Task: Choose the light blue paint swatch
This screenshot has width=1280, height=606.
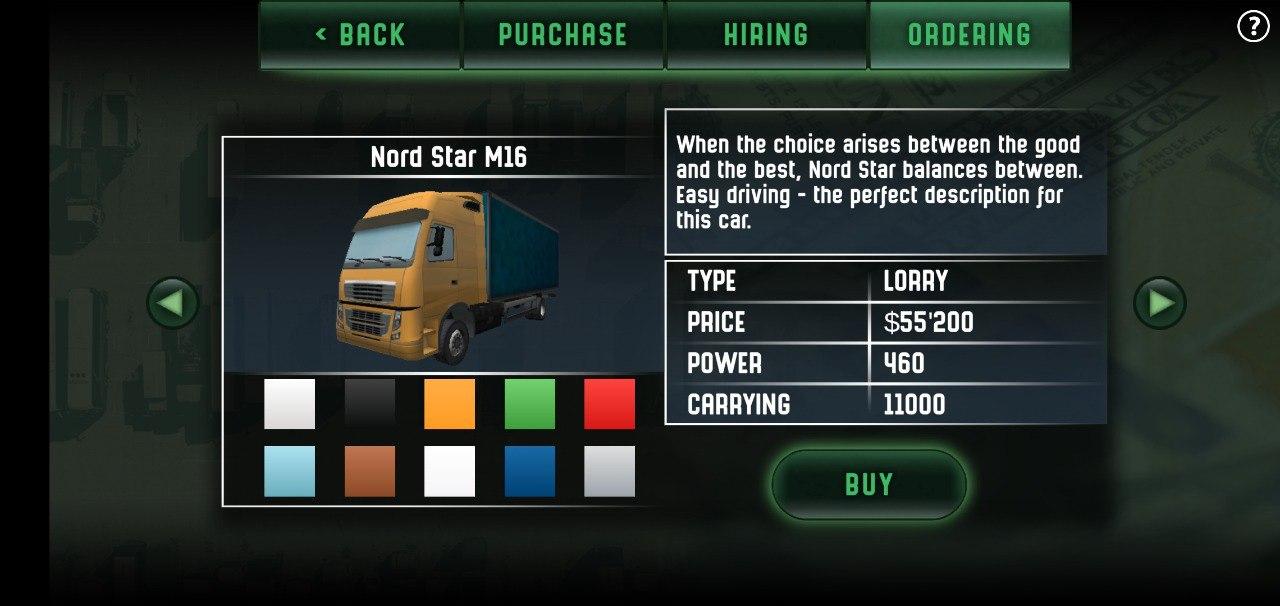Action: (x=290, y=471)
